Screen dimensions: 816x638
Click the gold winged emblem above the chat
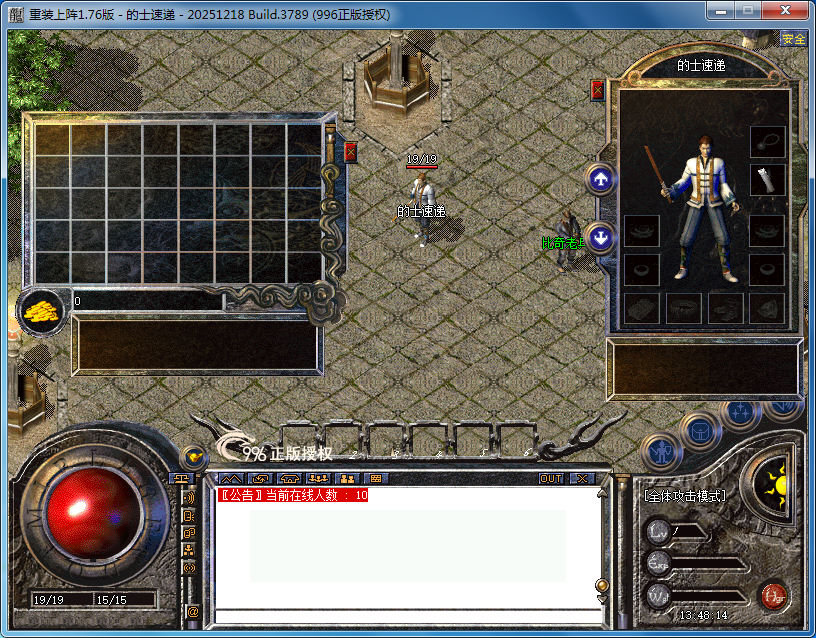[x=192, y=458]
